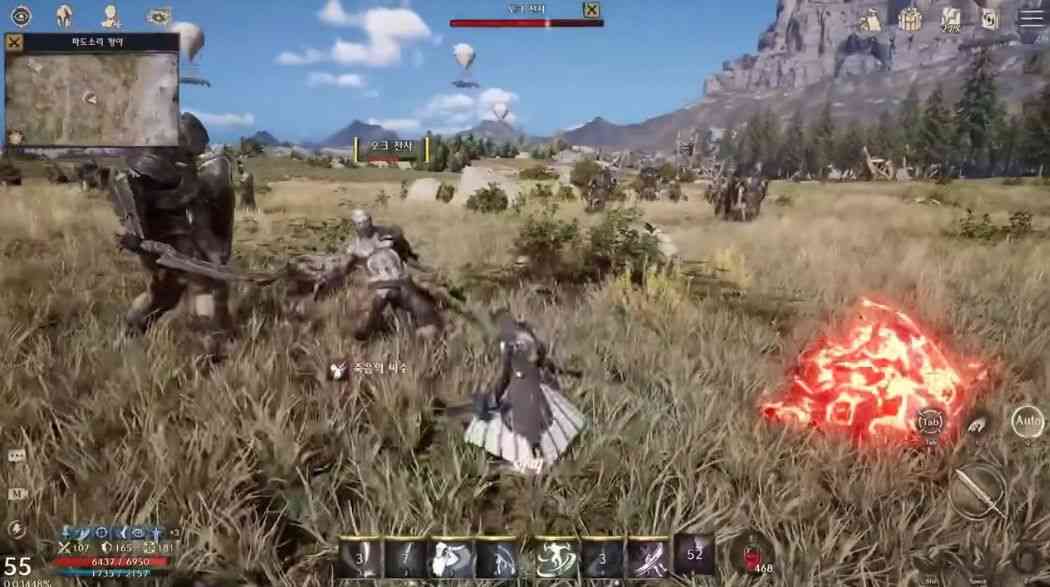Click the Tab target switch button
1050x587 pixels.
coord(930,422)
